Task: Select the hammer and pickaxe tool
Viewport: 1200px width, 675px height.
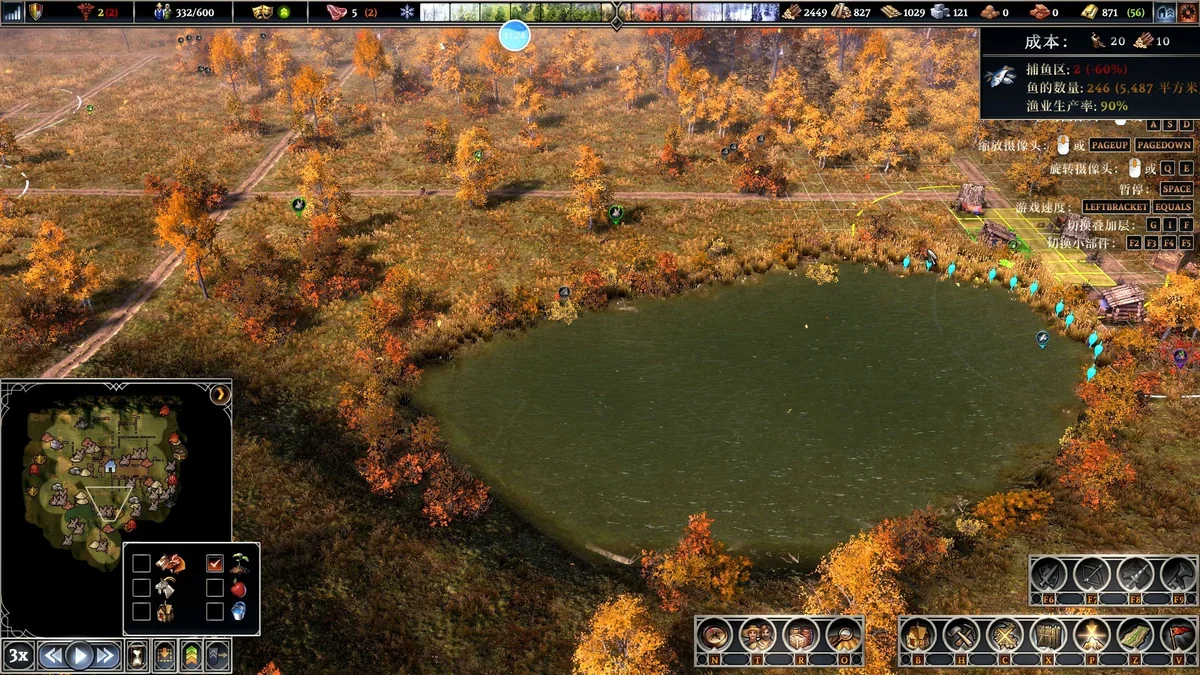Action: pyautogui.click(x=961, y=634)
